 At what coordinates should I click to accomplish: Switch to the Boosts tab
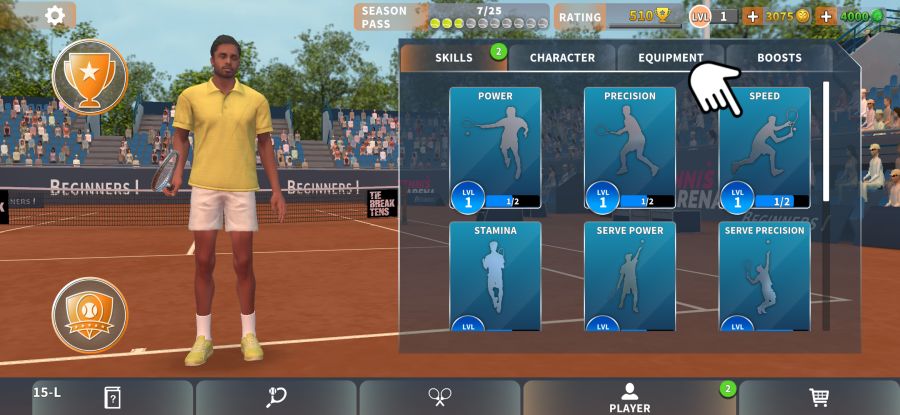pyautogui.click(x=779, y=58)
